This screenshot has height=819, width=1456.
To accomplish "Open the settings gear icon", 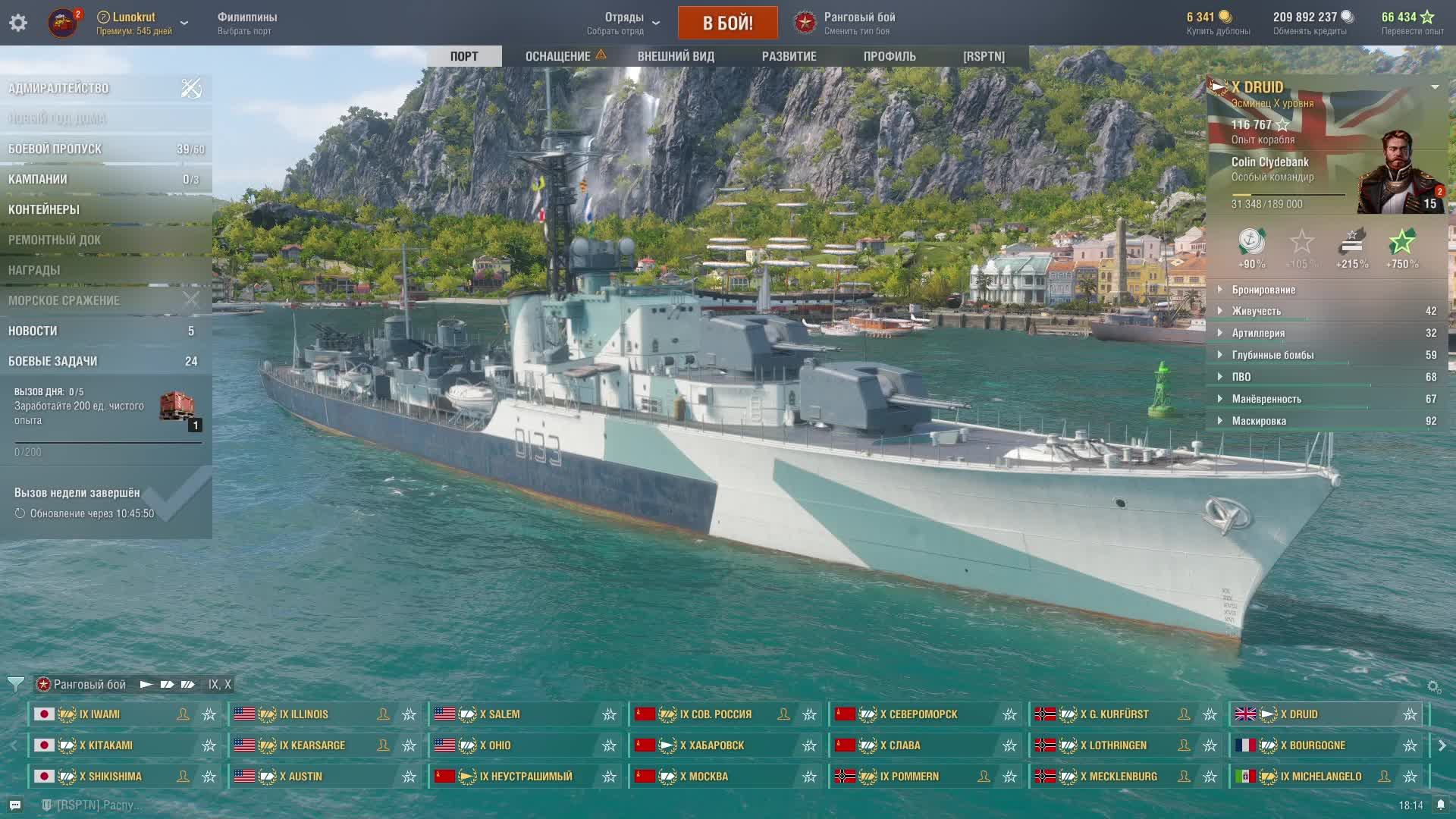I will 18,23.
